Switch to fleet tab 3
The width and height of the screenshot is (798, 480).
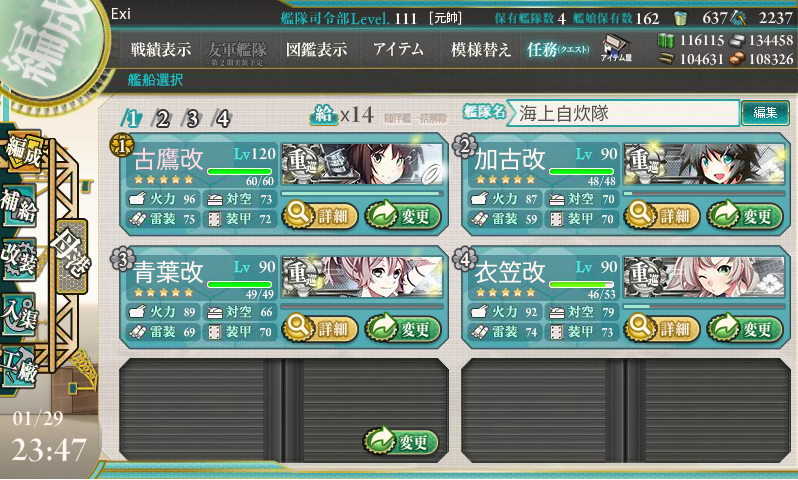[x=192, y=118]
